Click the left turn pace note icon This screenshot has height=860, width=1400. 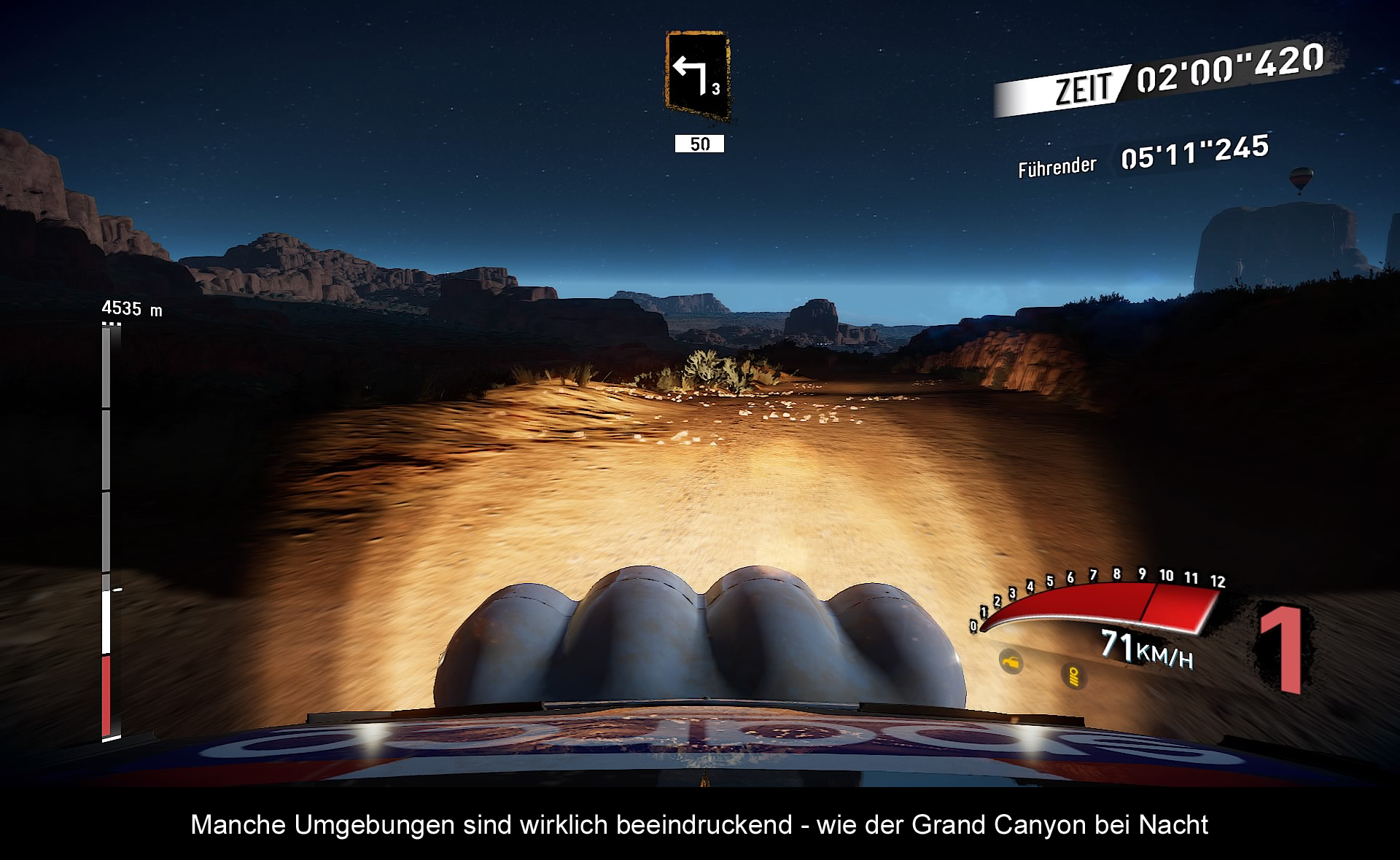(697, 76)
